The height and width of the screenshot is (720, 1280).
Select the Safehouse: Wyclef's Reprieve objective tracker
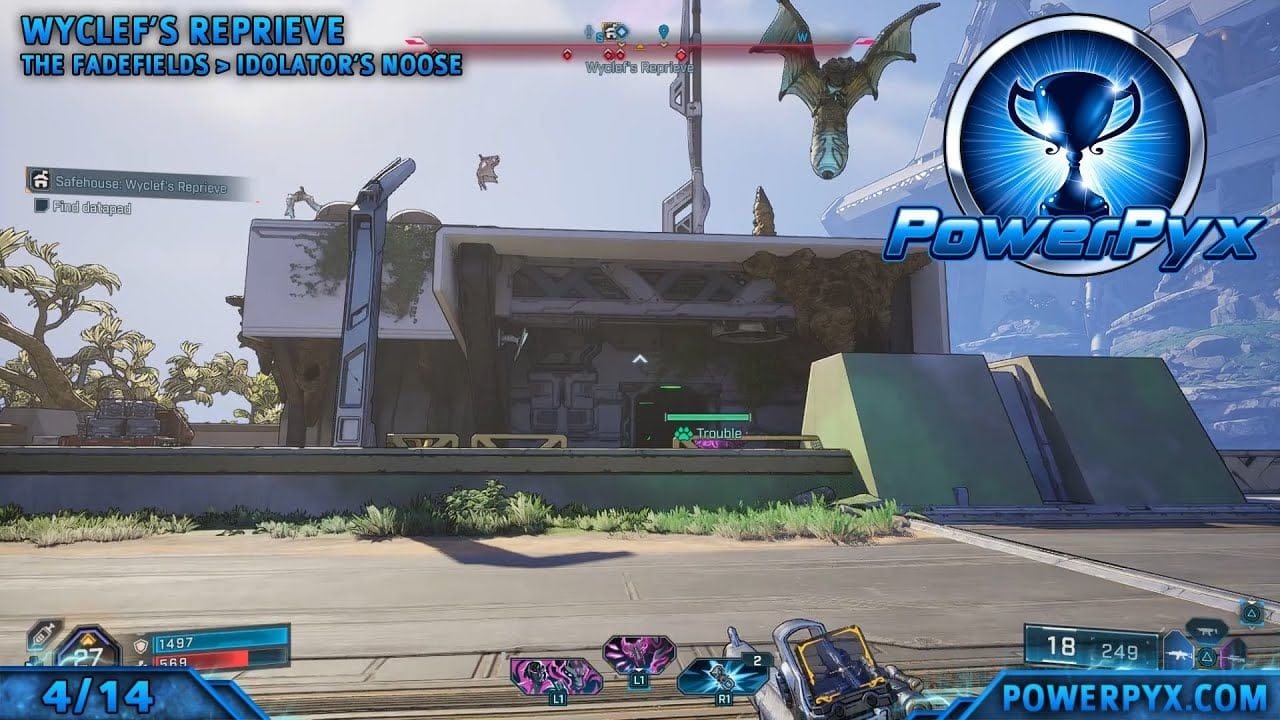(x=135, y=186)
